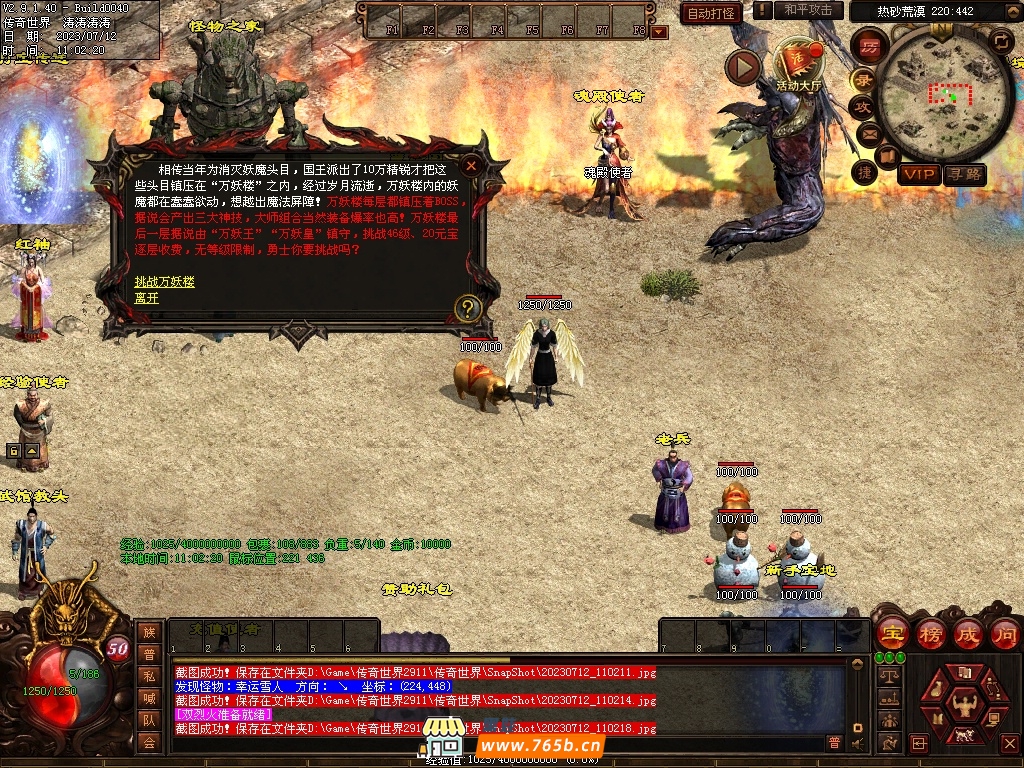The width and height of the screenshot is (1024, 768).
Task: Open the VIP panel
Action: click(x=919, y=175)
